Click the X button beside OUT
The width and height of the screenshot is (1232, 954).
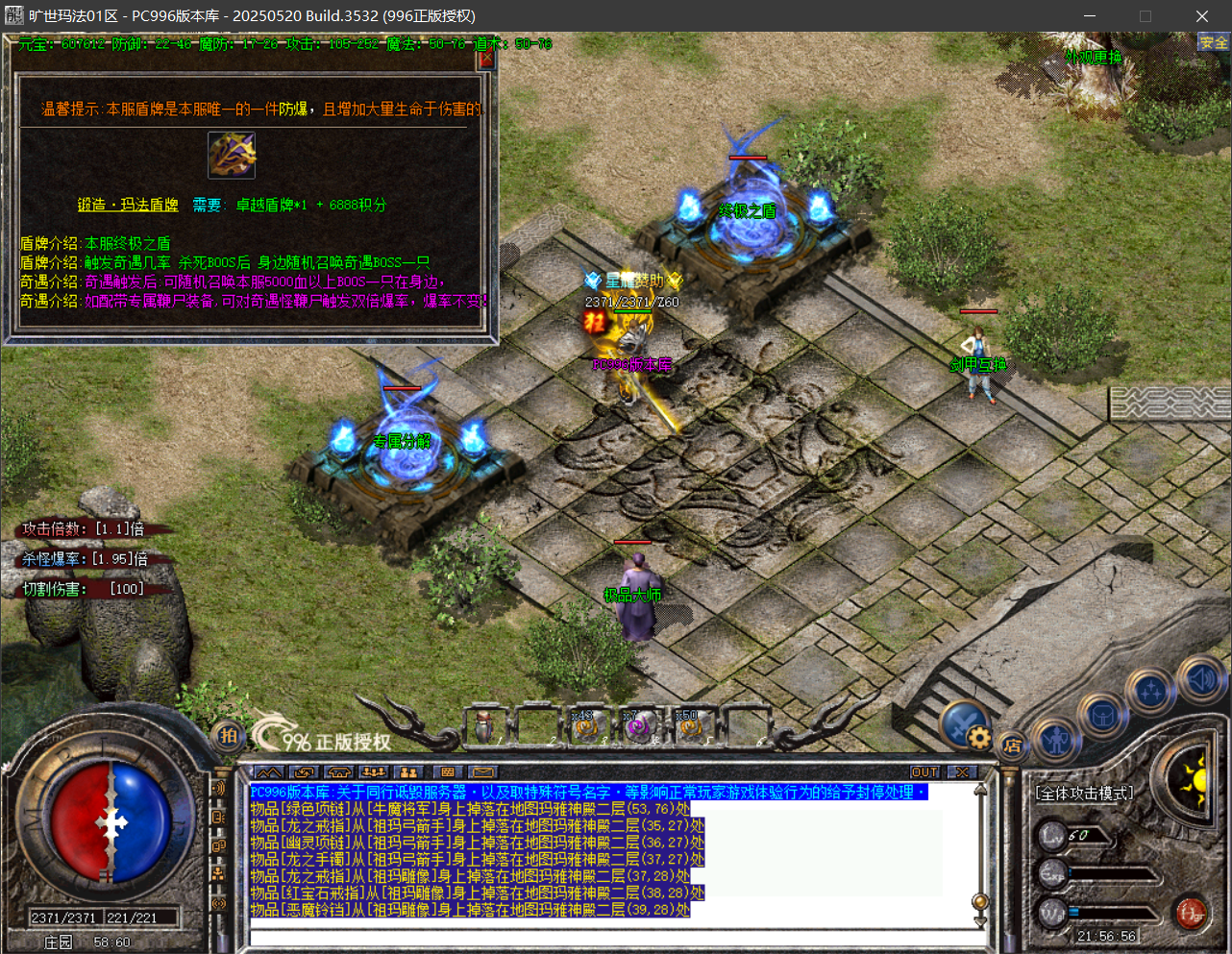961,772
